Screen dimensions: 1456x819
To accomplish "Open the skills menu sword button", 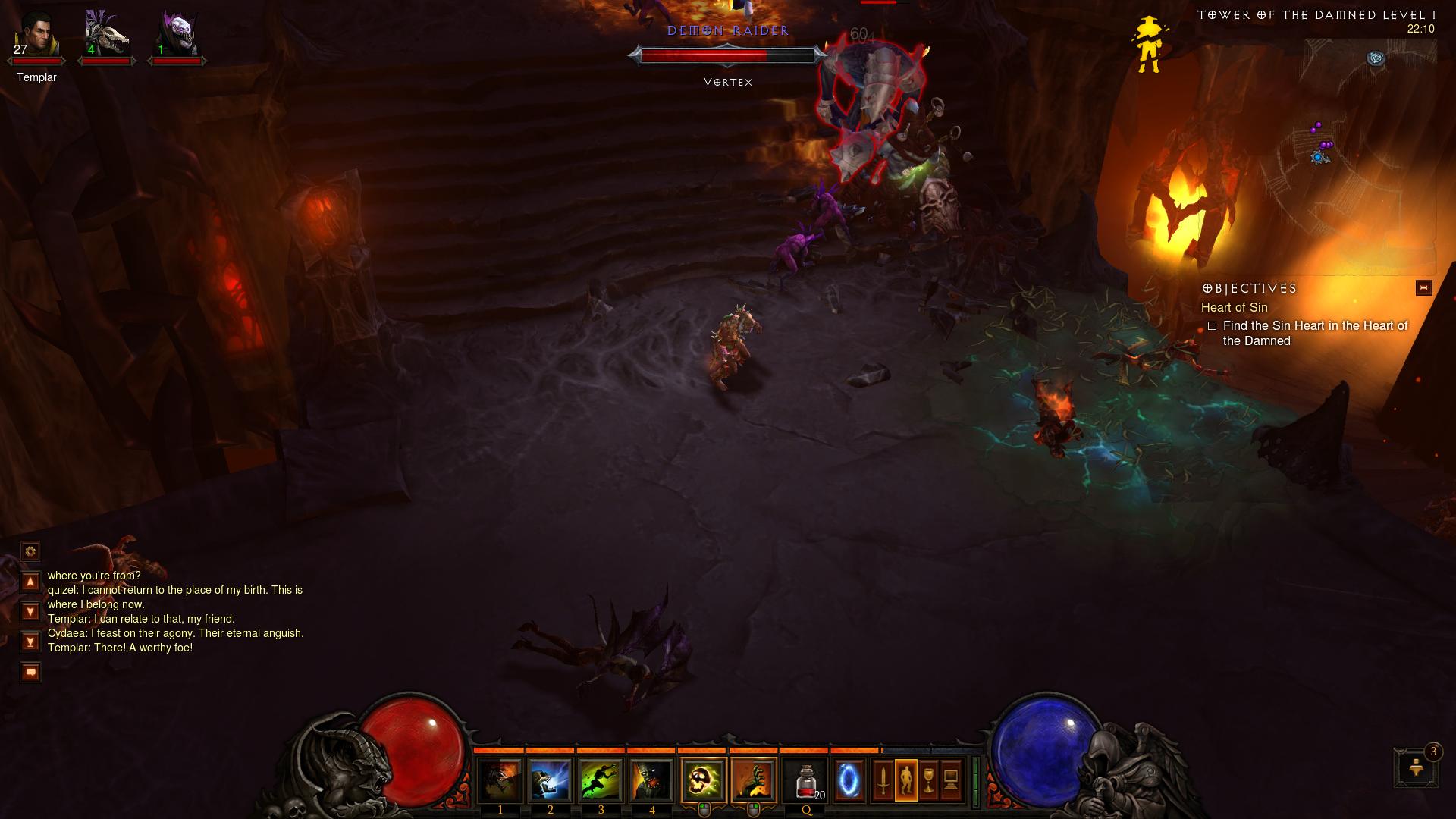I will click(x=883, y=780).
